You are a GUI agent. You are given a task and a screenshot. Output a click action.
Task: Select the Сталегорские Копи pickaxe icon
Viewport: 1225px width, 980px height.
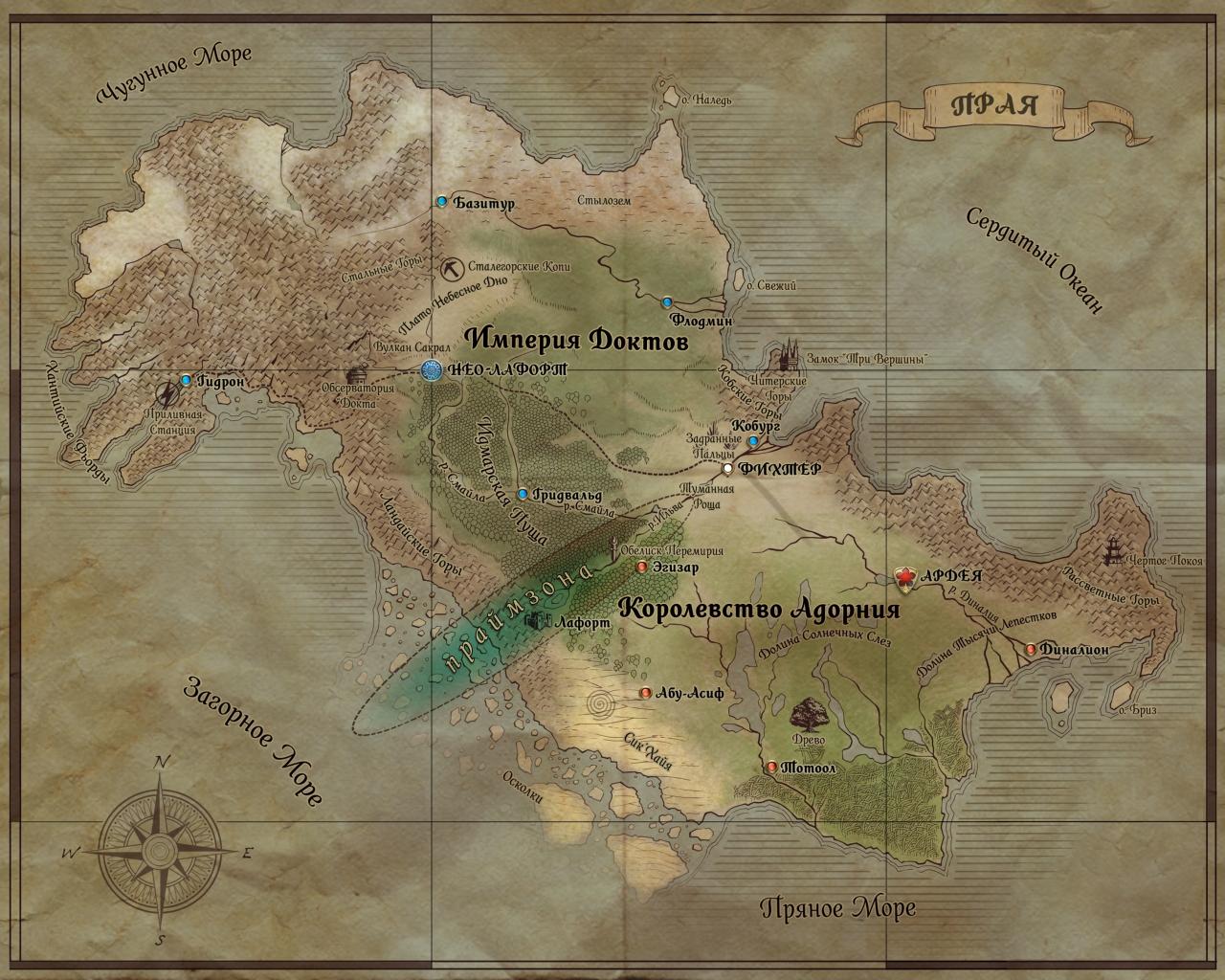[453, 267]
